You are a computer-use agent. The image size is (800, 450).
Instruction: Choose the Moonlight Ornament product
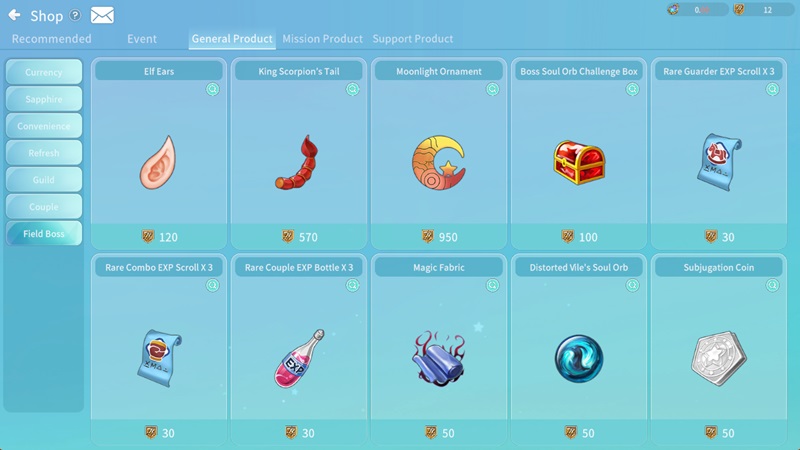coord(439,155)
